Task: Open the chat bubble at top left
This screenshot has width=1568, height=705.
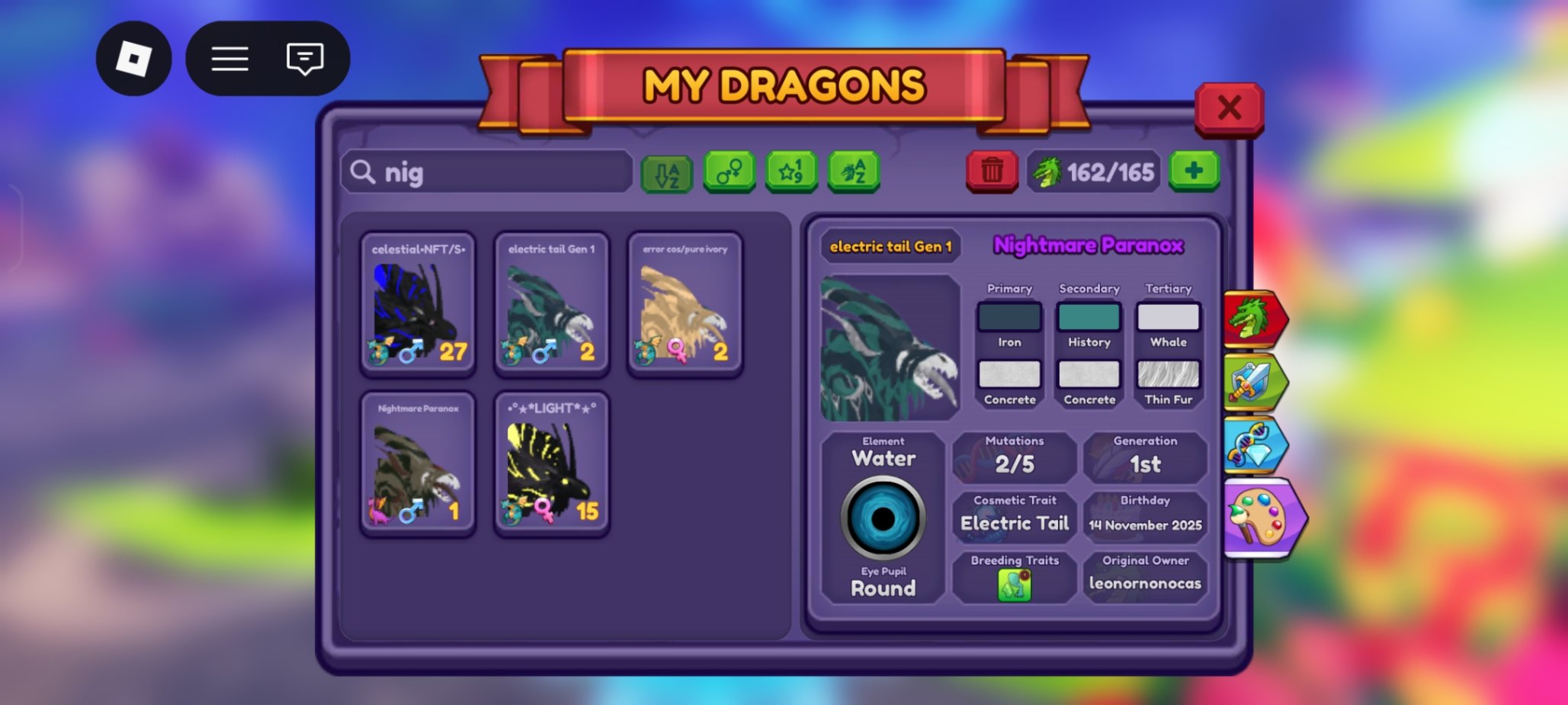Action: [x=305, y=59]
